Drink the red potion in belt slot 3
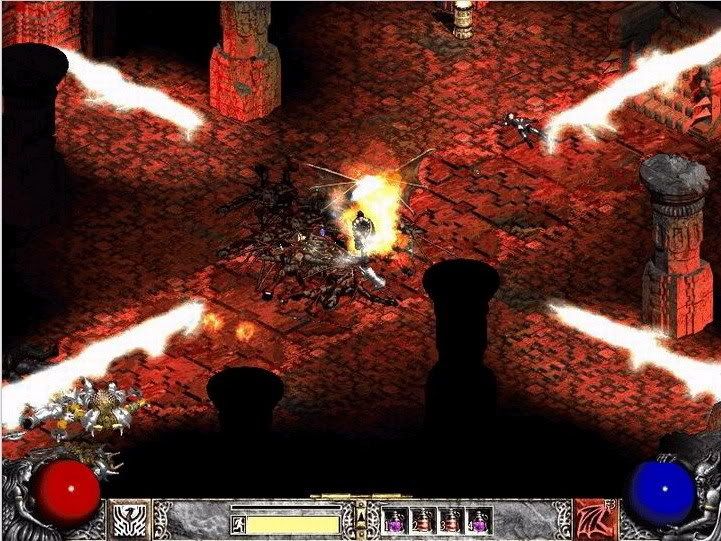The height and width of the screenshot is (541, 721). click(x=453, y=521)
